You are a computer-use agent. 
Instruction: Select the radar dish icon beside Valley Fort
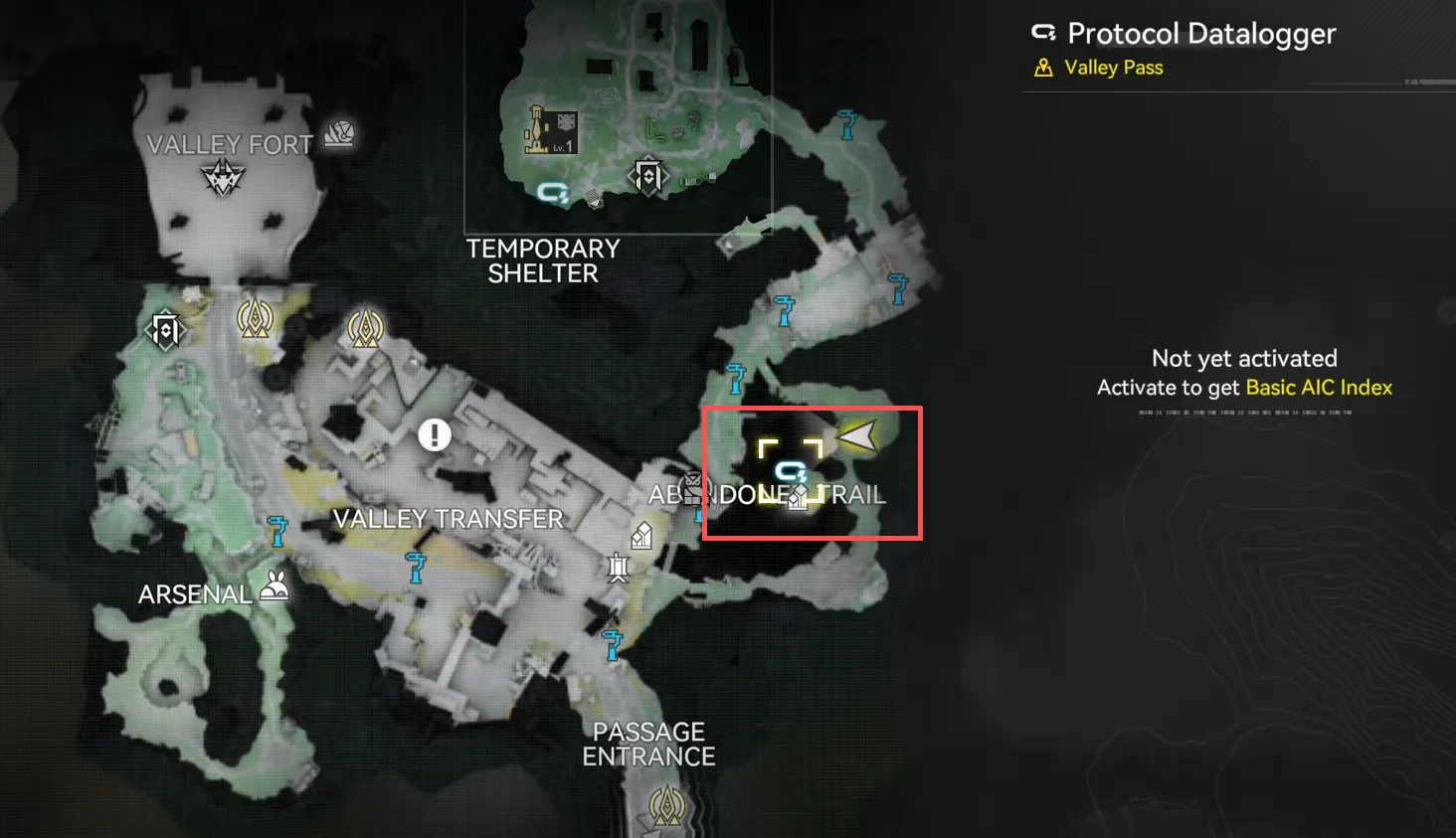coord(339,133)
